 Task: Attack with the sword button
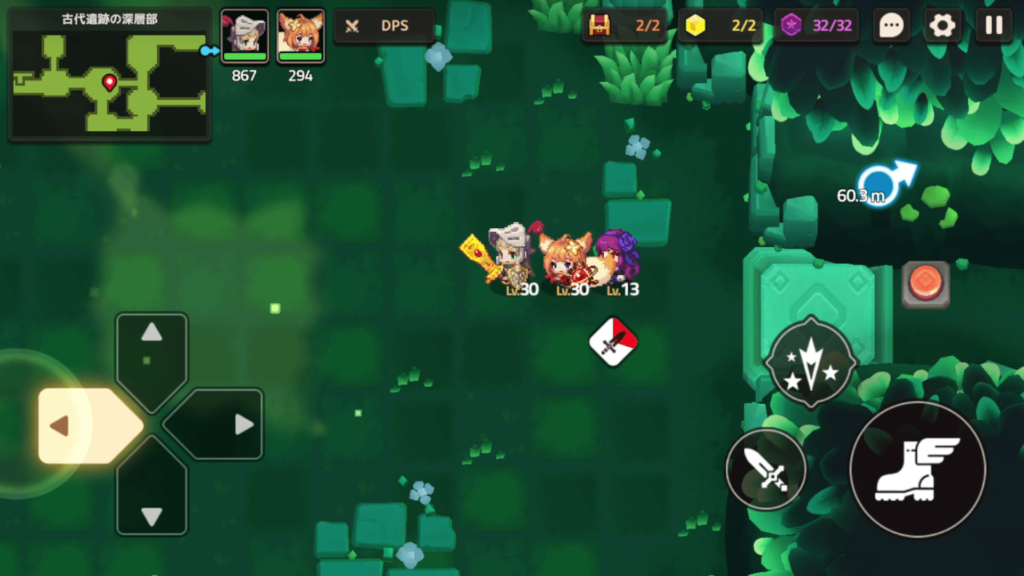tap(766, 469)
